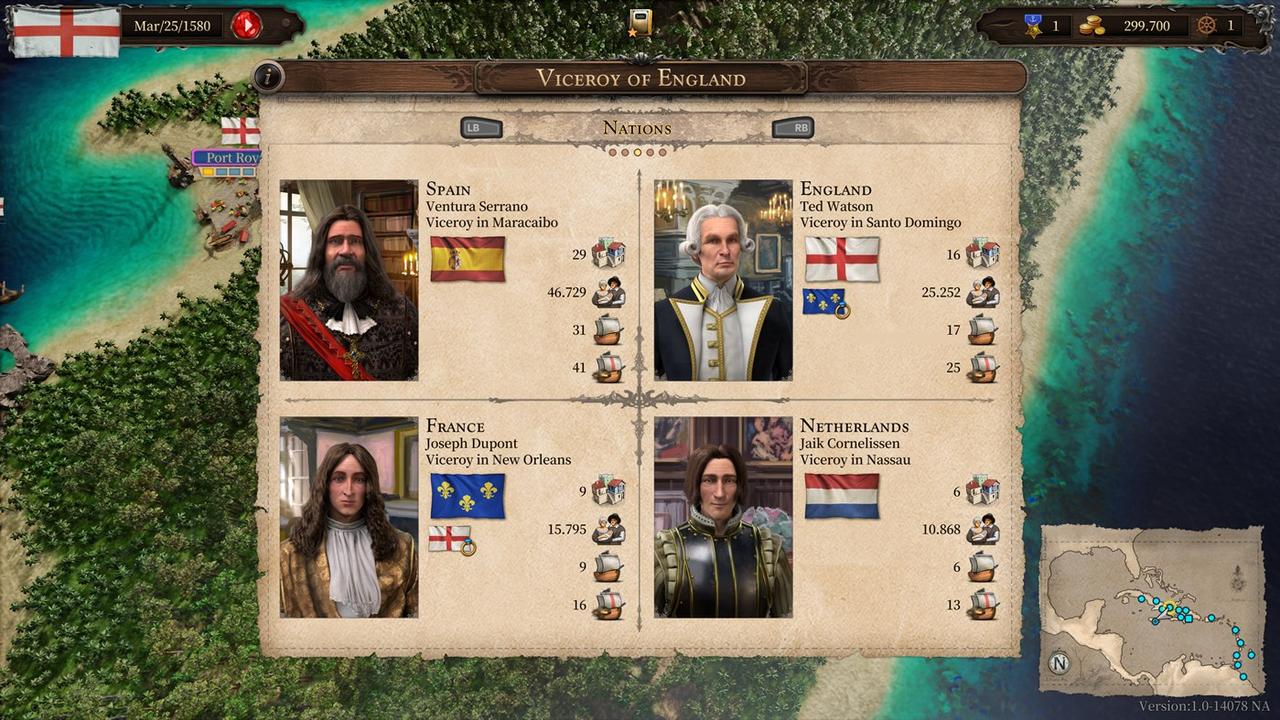Screen dimensions: 1280x720
Task: Select England's population icon
Action: (x=981, y=292)
